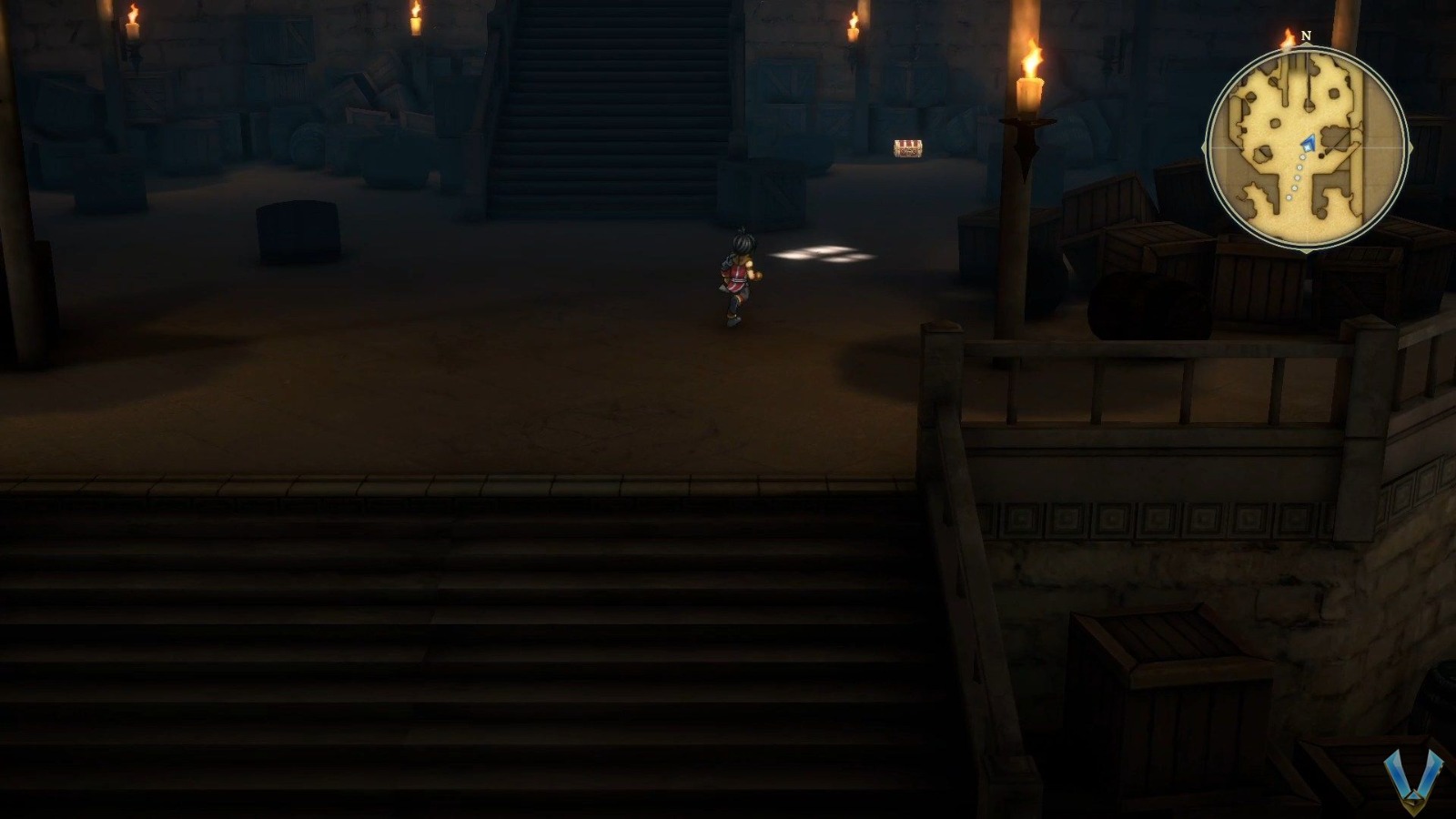Image resolution: width=1456 pixels, height=819 pixels.
Task: Click the lowest footprint dot on the minimap trail
Action: point(1289,197)
